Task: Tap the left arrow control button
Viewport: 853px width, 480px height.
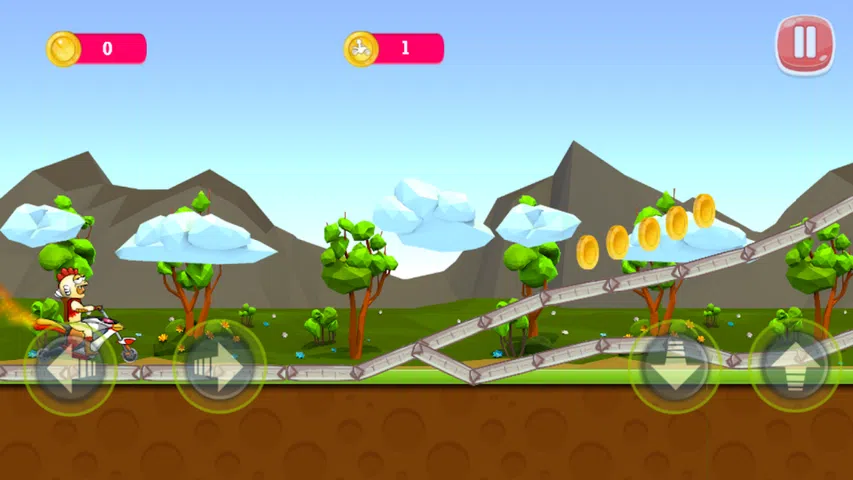Action: [x=69, y=367]
